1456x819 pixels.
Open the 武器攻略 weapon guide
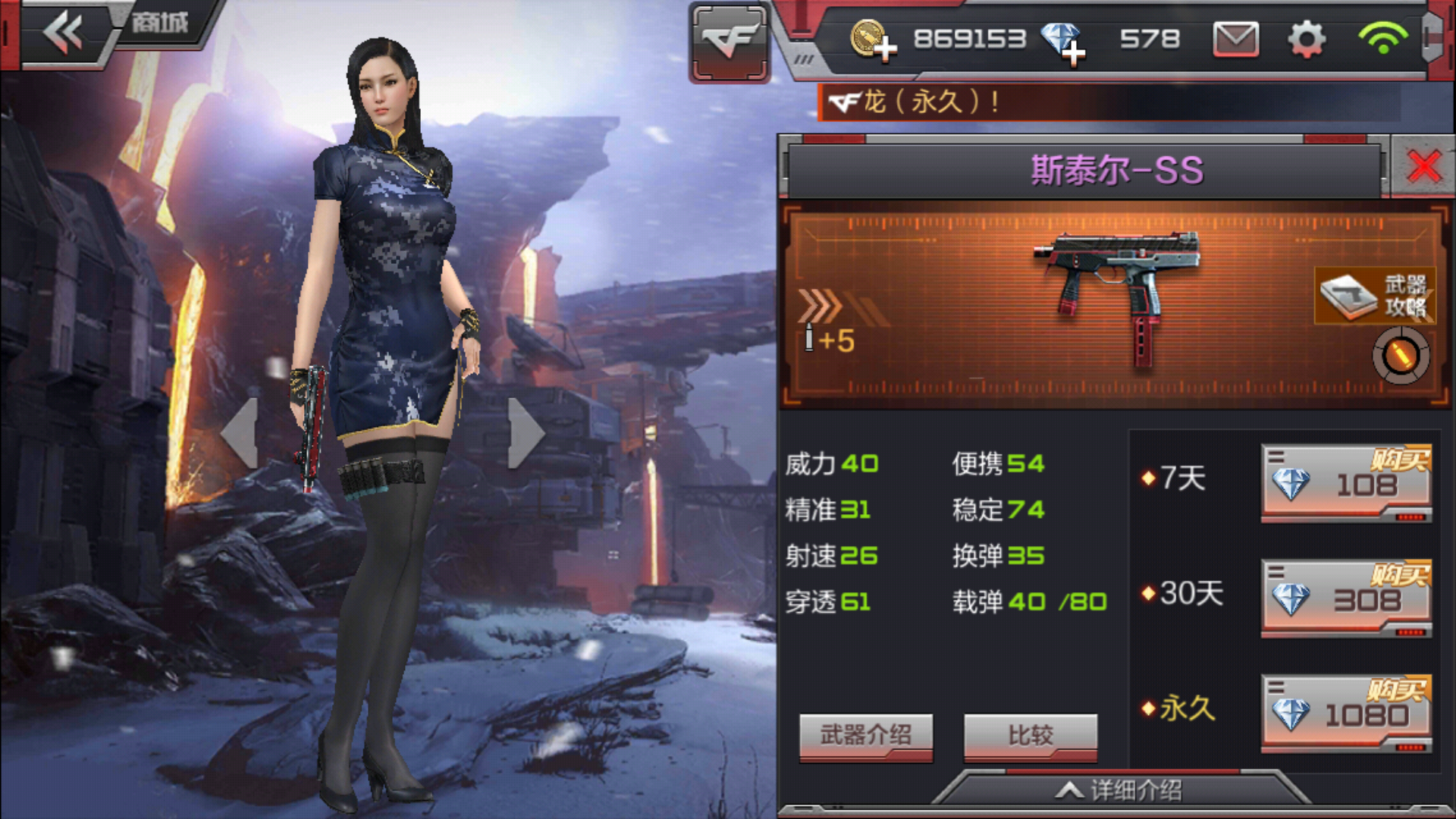click(x=1374, y=296)
